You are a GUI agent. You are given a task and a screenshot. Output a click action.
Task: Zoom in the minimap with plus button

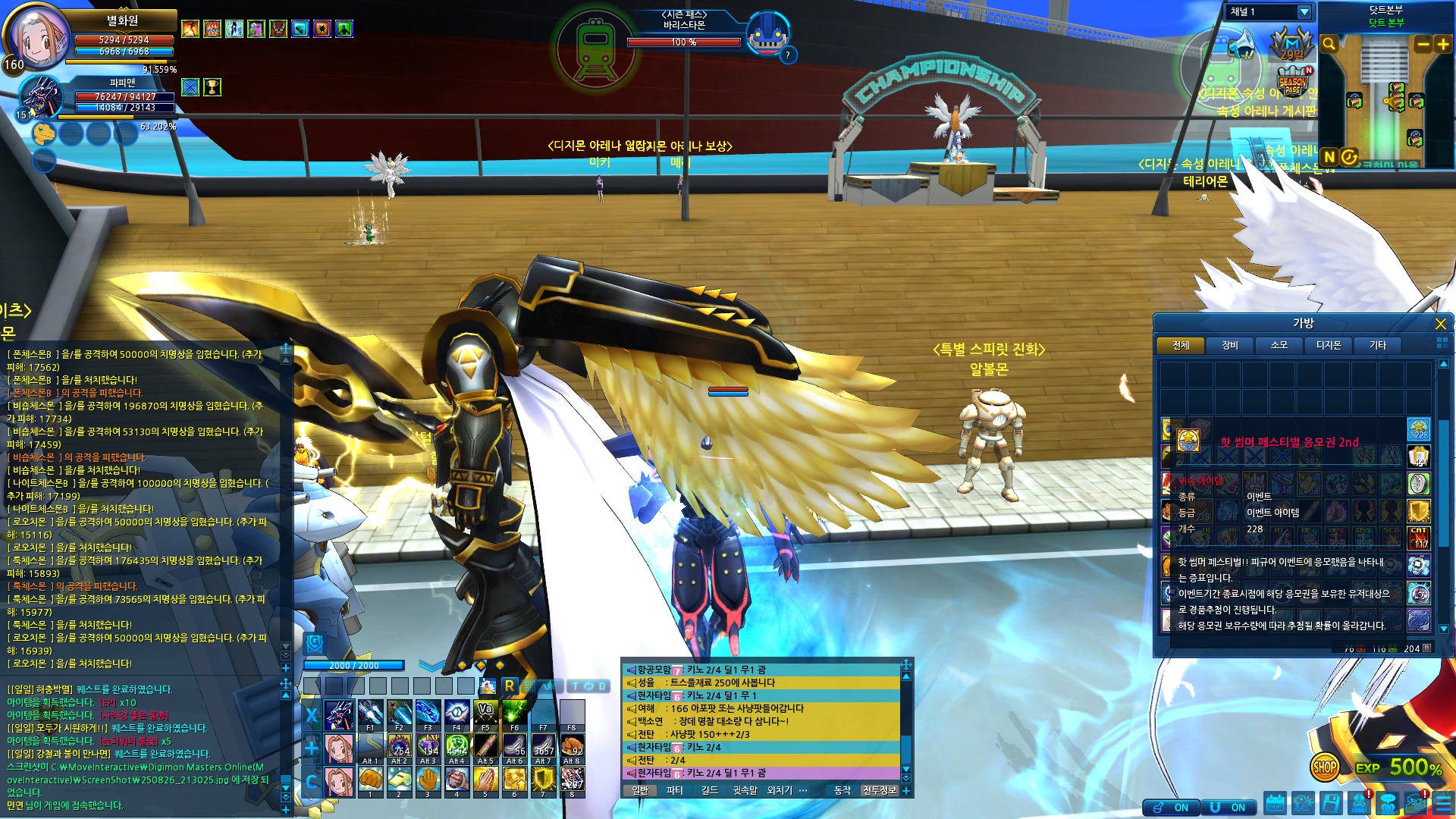coord(1442,45)
